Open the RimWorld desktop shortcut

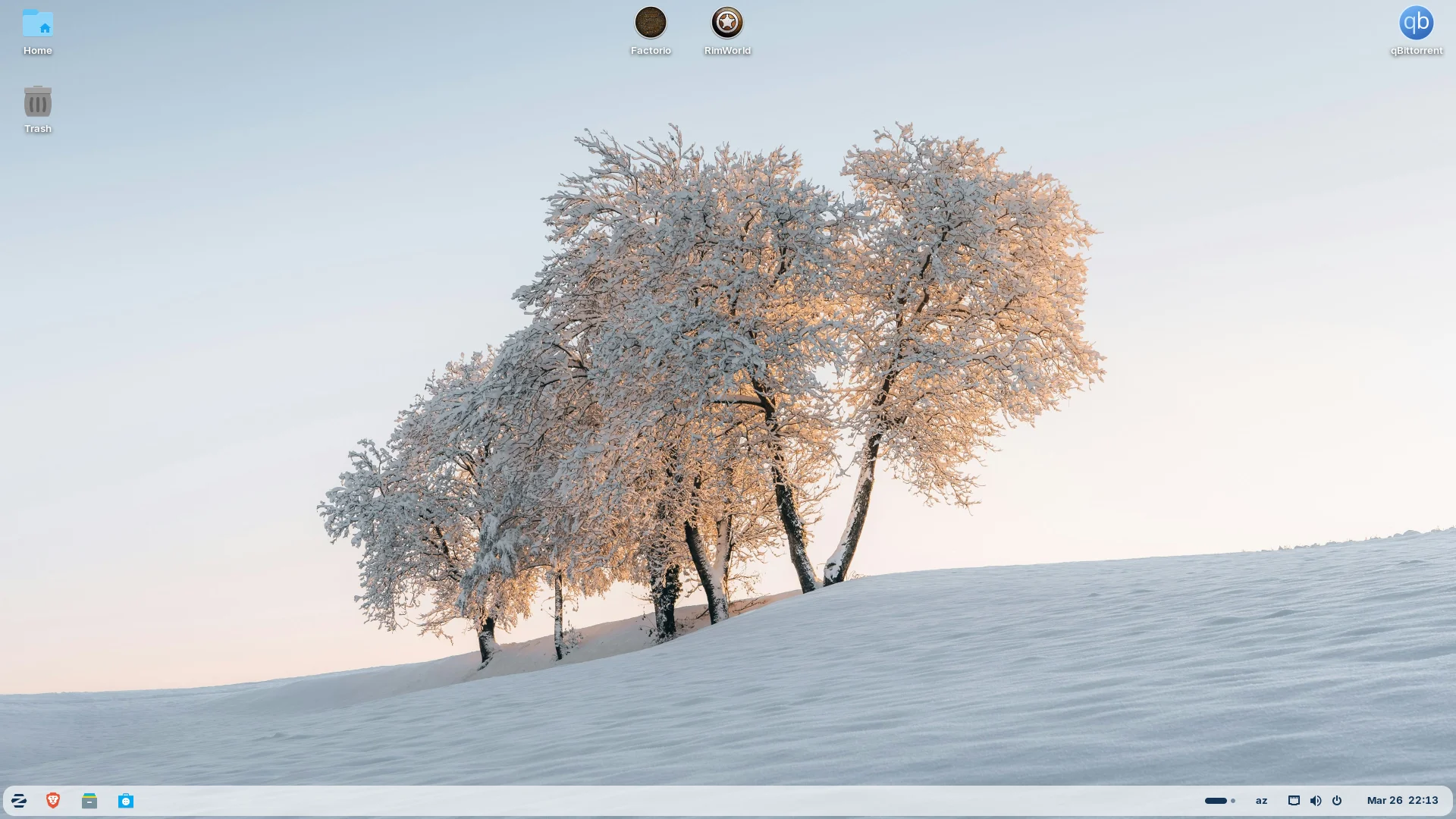click(x=726, y=23)
